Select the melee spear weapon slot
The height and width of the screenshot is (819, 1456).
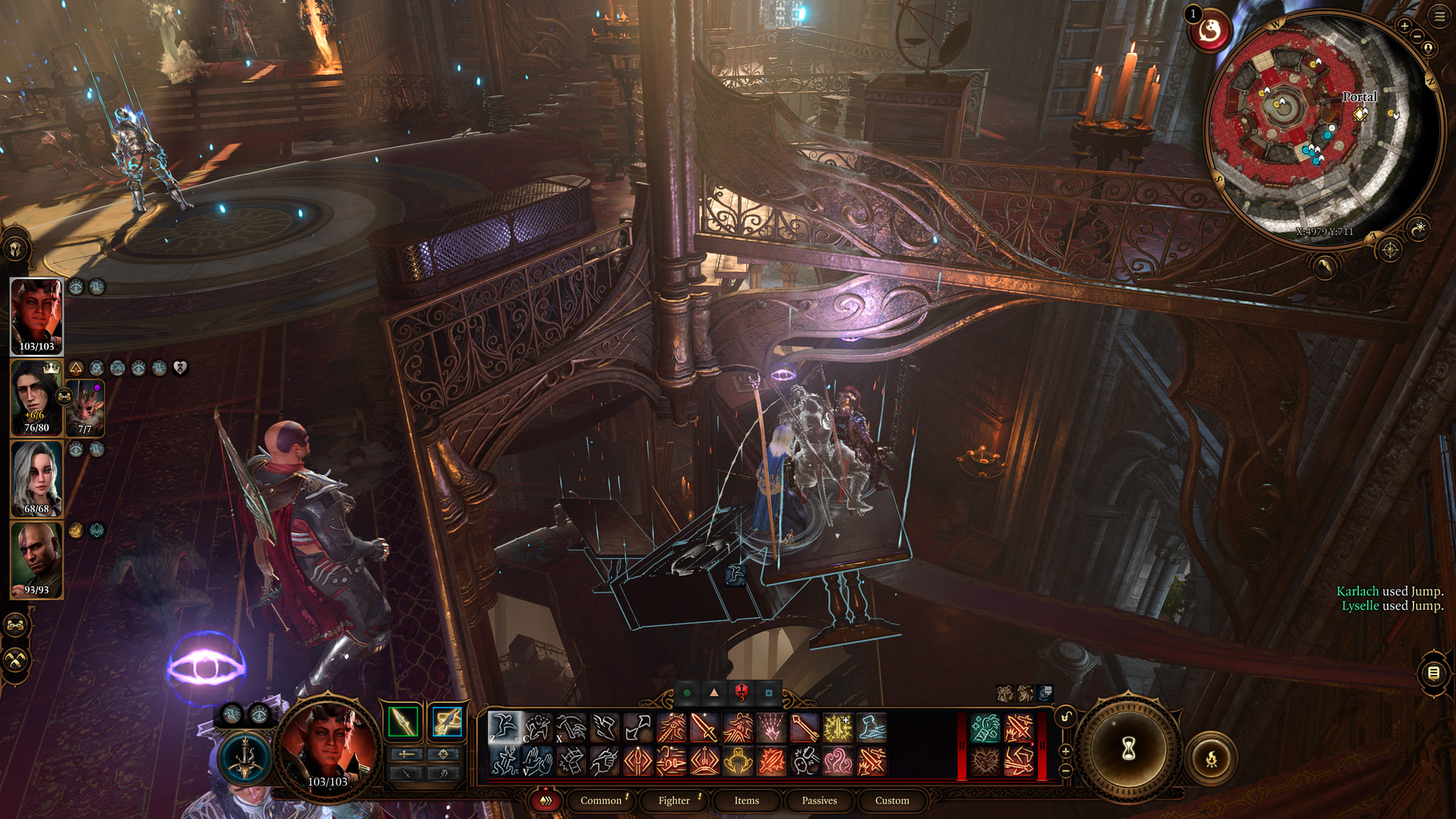click(403, 721)
